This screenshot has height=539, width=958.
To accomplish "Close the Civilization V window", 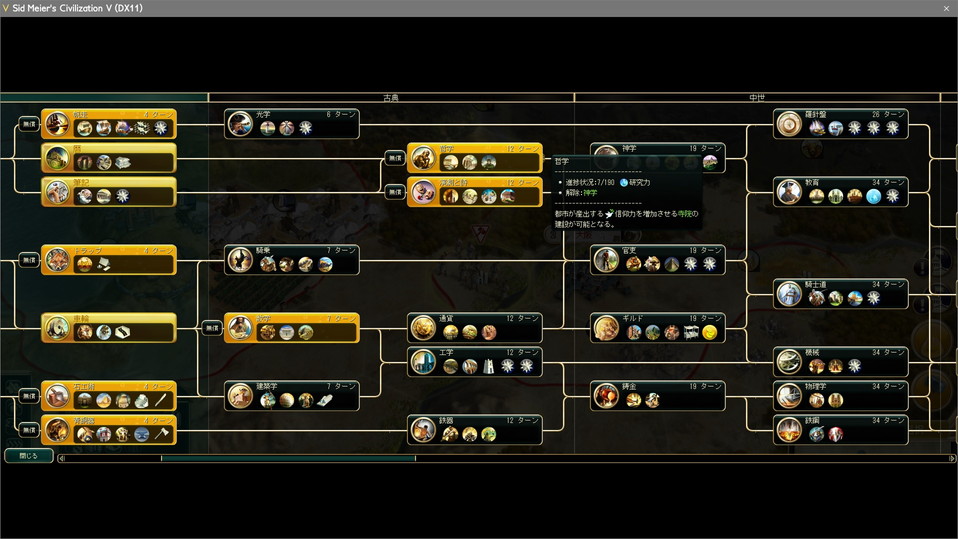I will [x=946, y=8].
